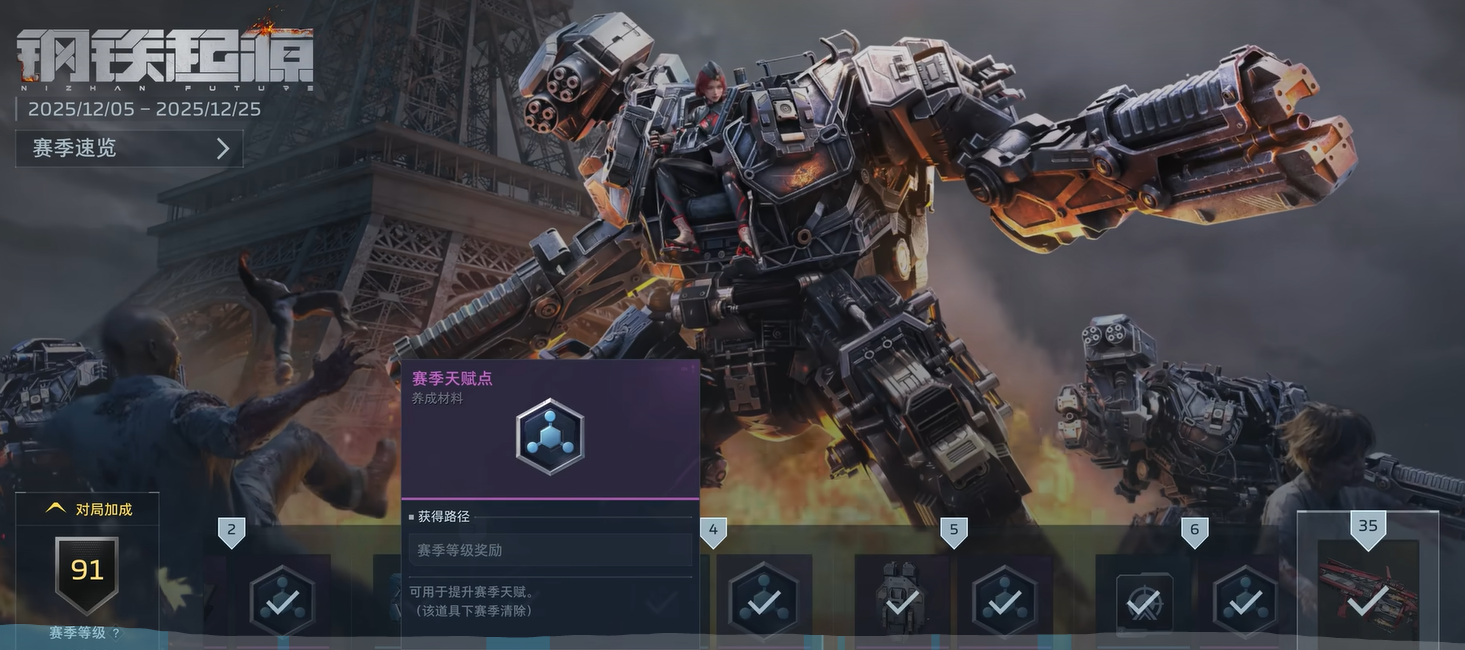Select the level 4 talent point reward
The image size is (1465, 650).
pyautogui.click(x=763, y=600)
